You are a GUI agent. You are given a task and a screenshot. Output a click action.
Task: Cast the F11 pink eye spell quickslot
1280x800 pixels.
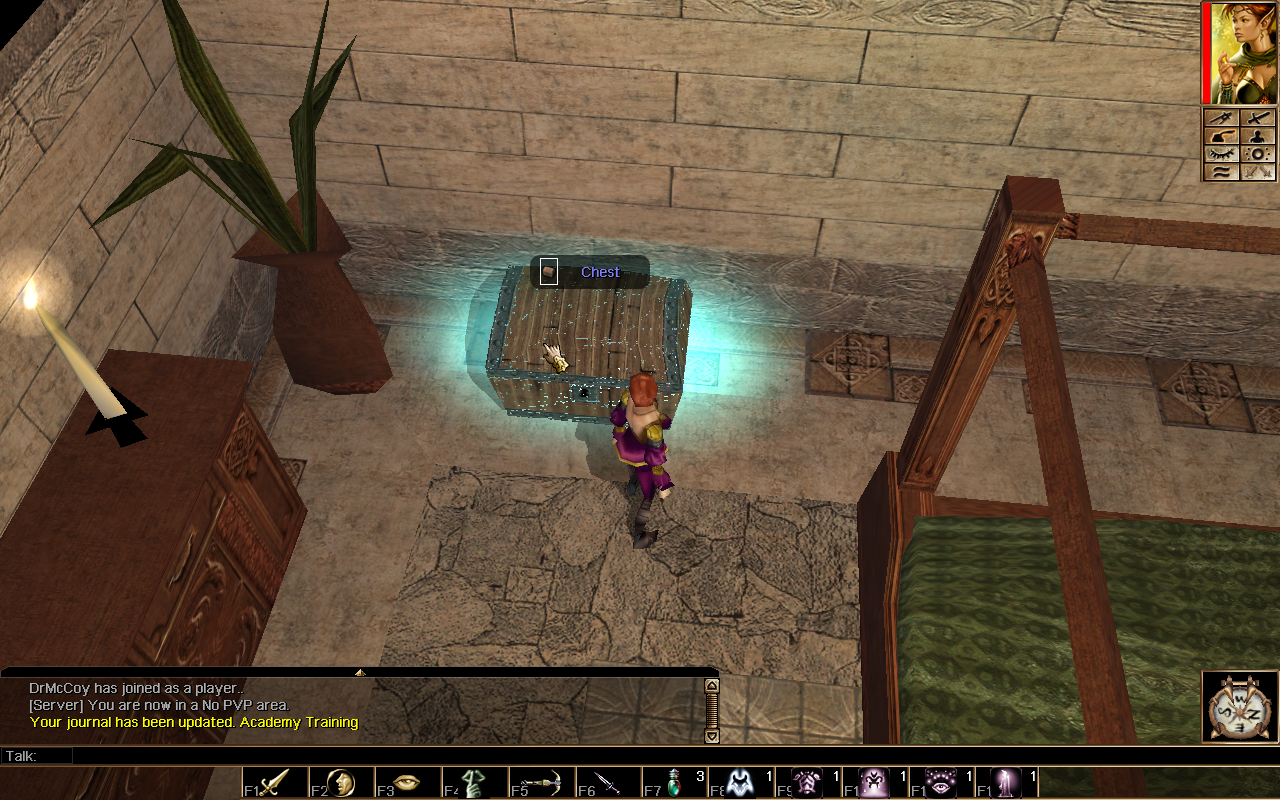[x=941, y=782]
